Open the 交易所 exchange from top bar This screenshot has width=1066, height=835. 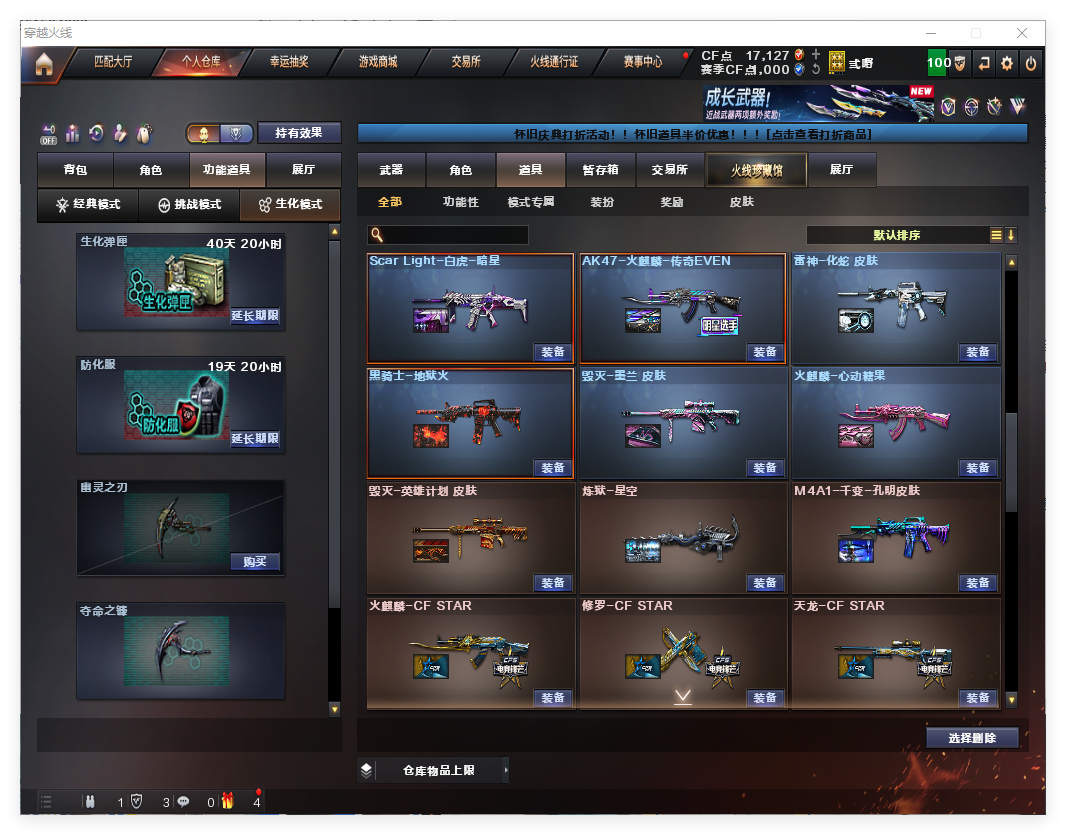[465, 62]
